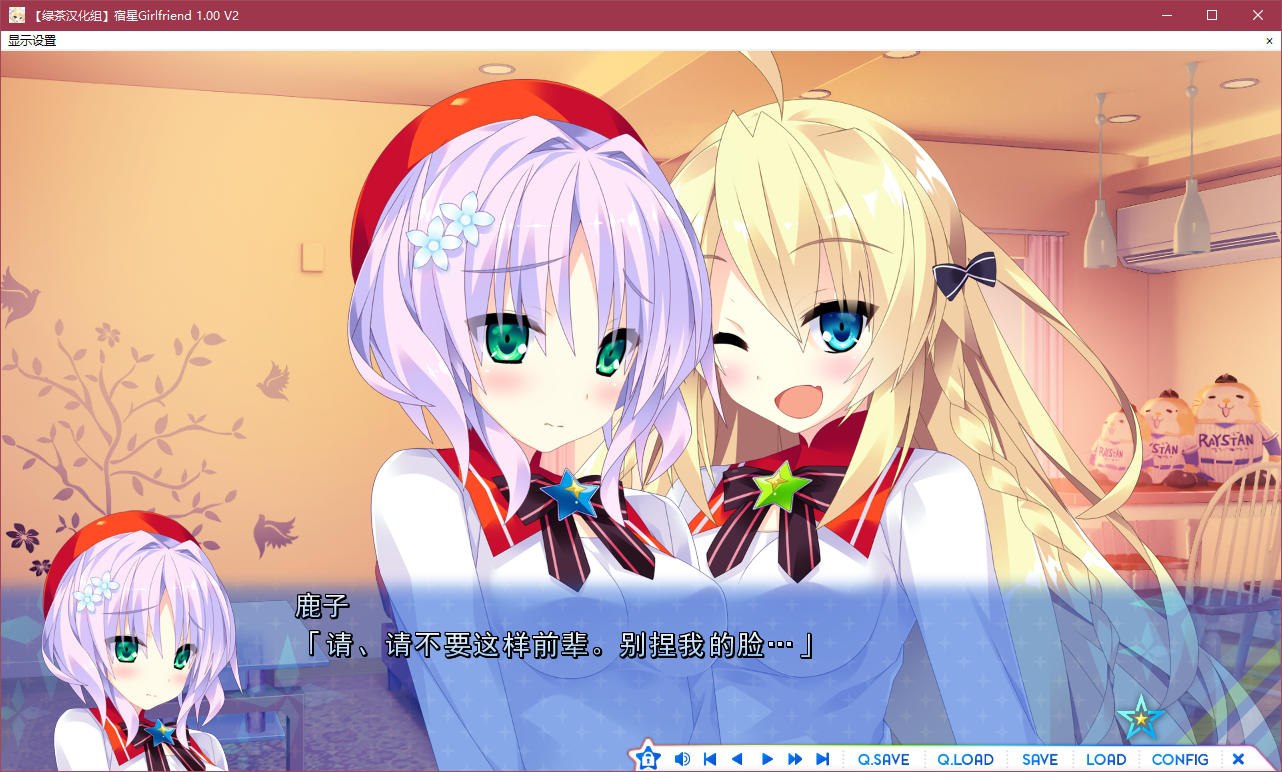1282x772 pixels.
Task: Activate fast-forward skip icon
Action: pyautogui.click(x=794, y=758)
